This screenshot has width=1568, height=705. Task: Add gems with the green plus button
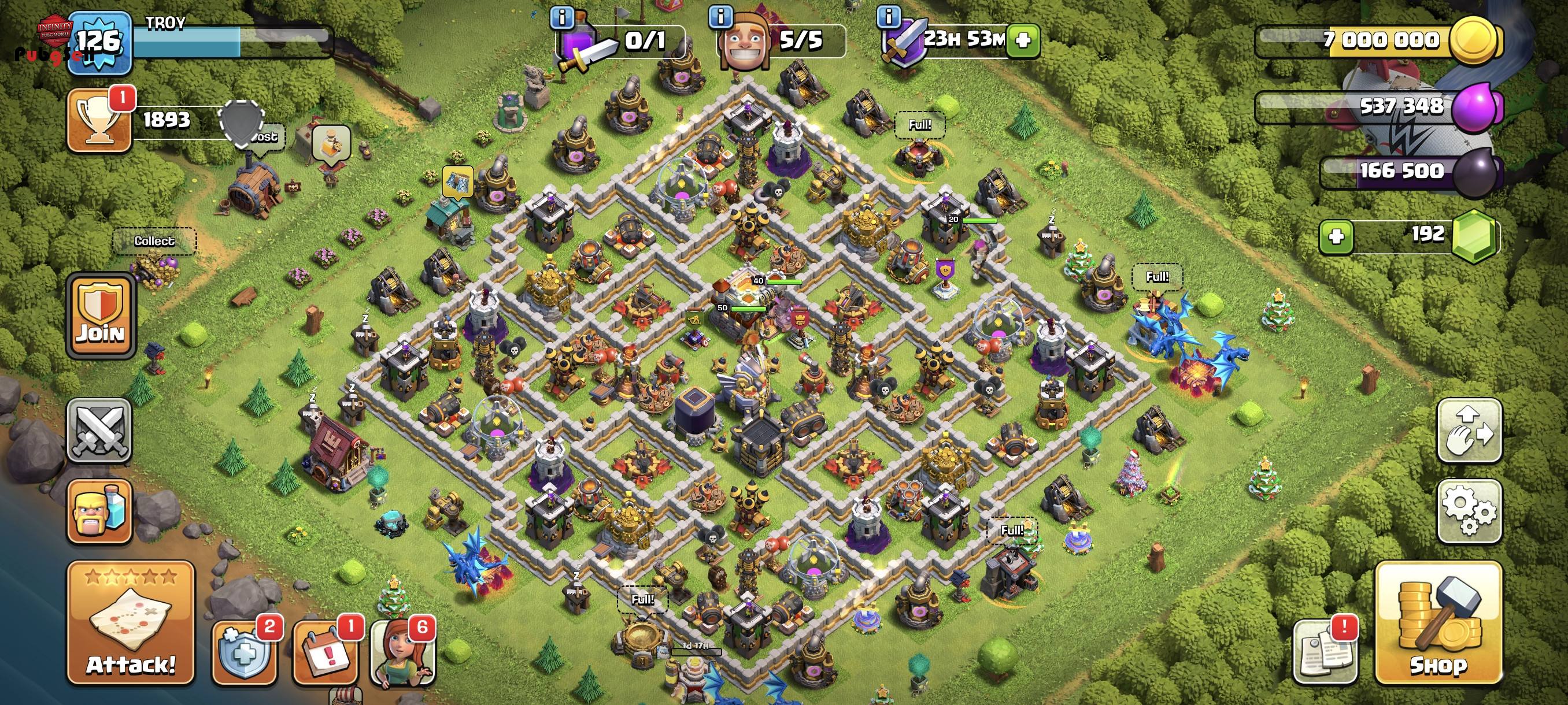click(1336, 236)
